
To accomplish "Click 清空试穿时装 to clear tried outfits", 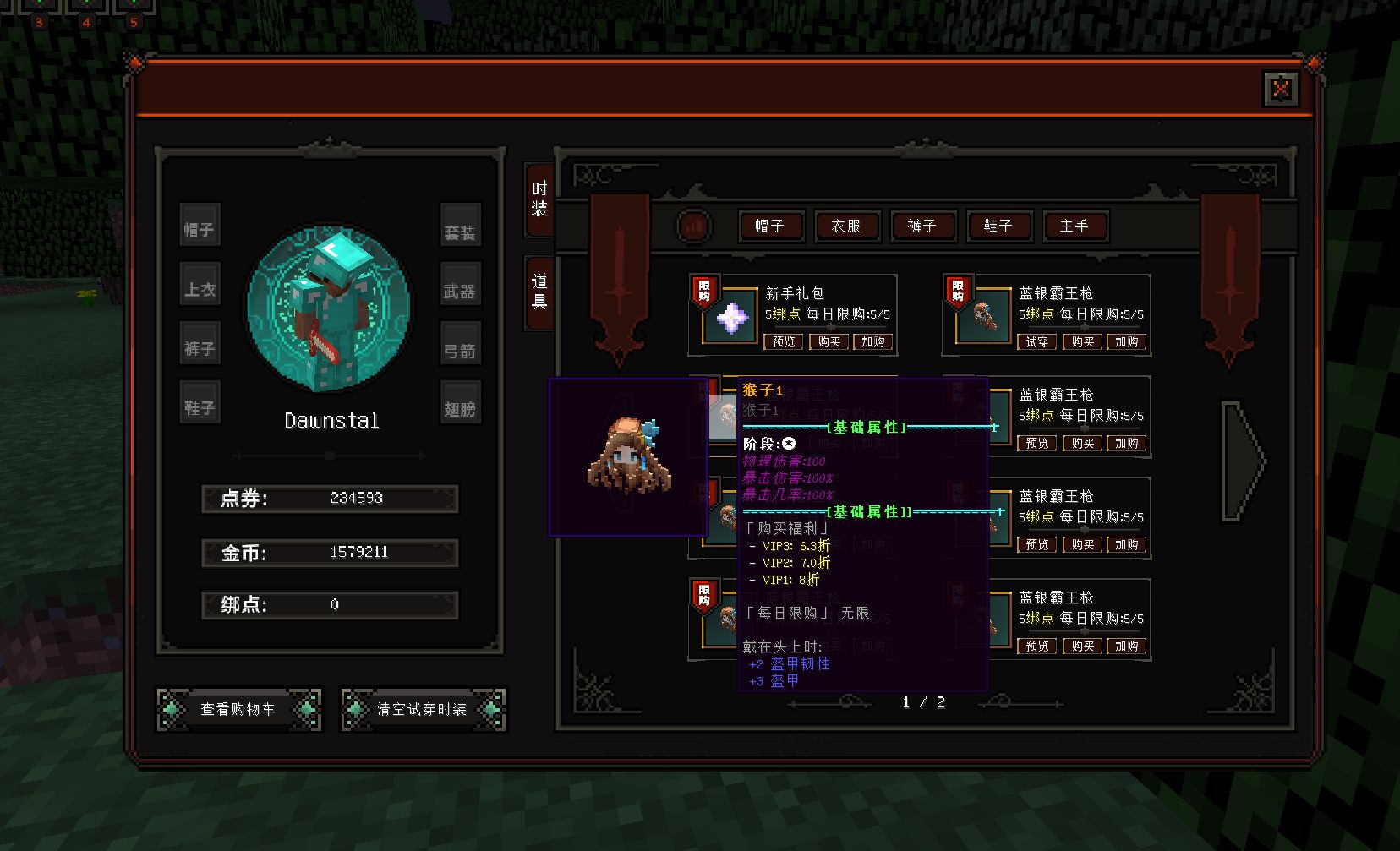I will [x=422, y=710].
